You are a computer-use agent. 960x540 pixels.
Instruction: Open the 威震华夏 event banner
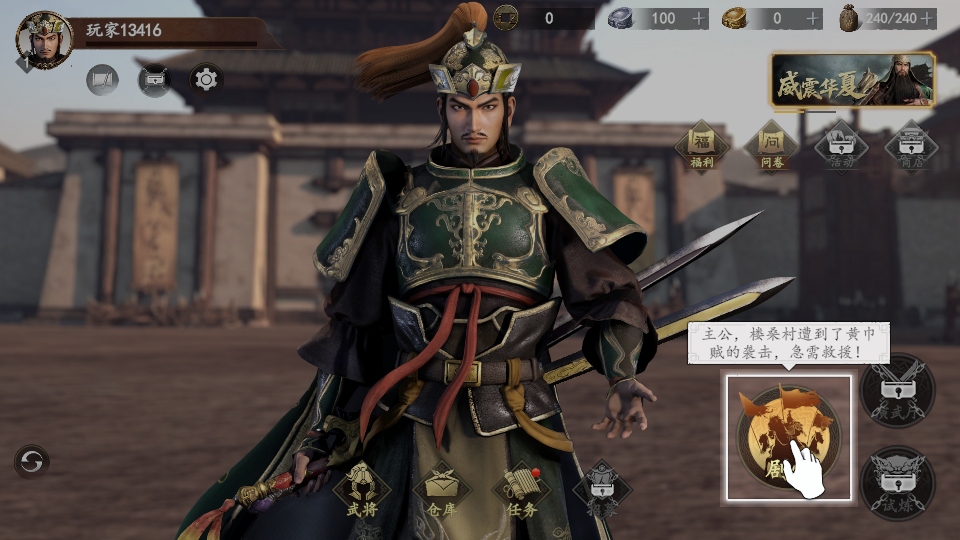point(852,80)
